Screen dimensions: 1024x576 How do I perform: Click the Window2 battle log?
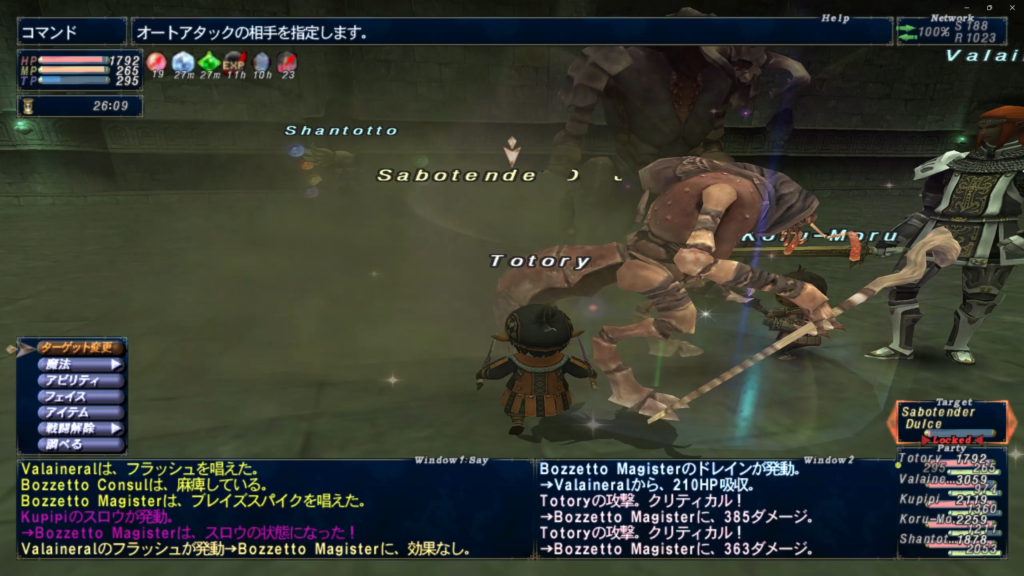[714, 508]
